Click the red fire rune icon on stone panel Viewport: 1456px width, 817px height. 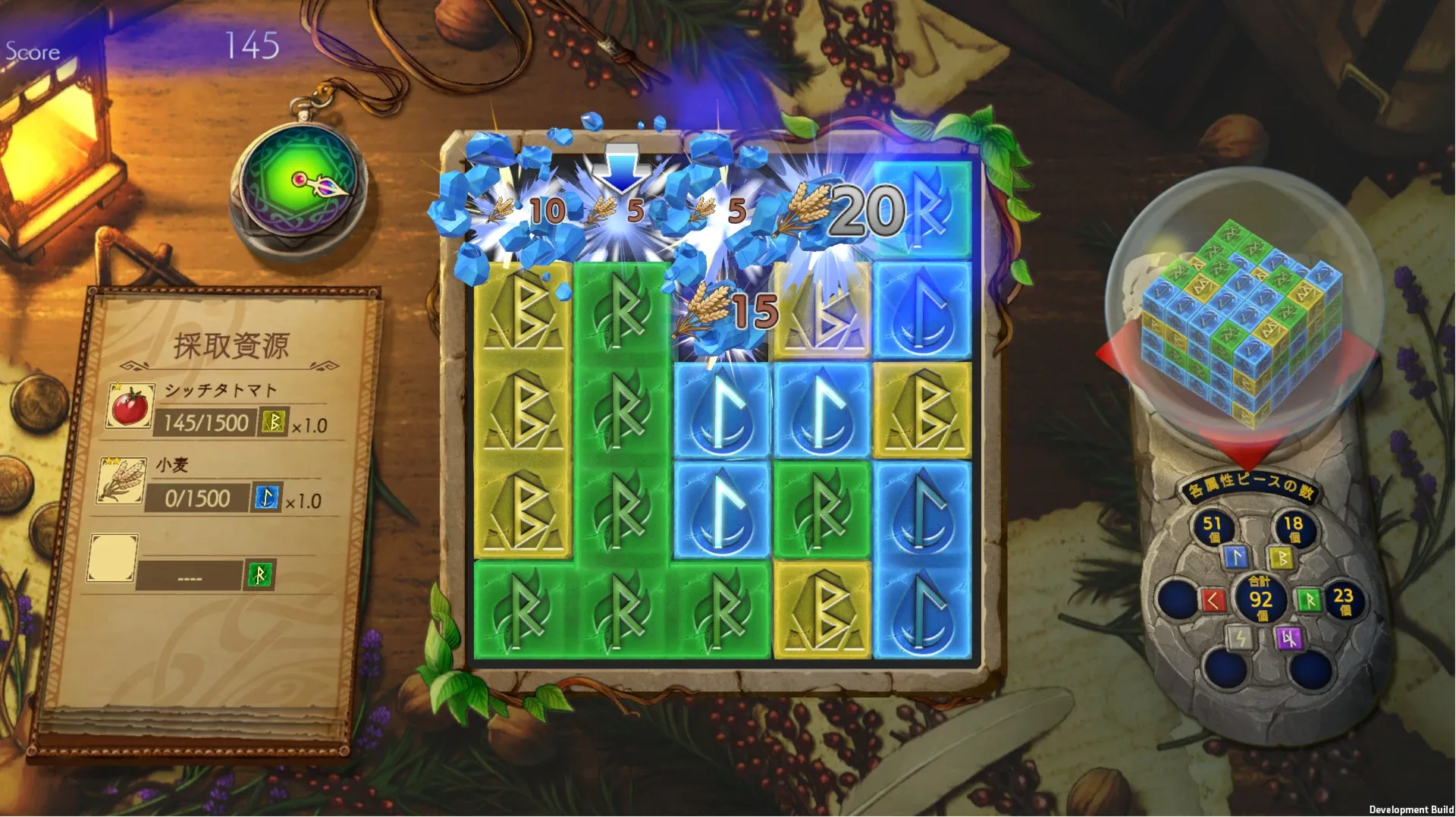(1215, 601)
